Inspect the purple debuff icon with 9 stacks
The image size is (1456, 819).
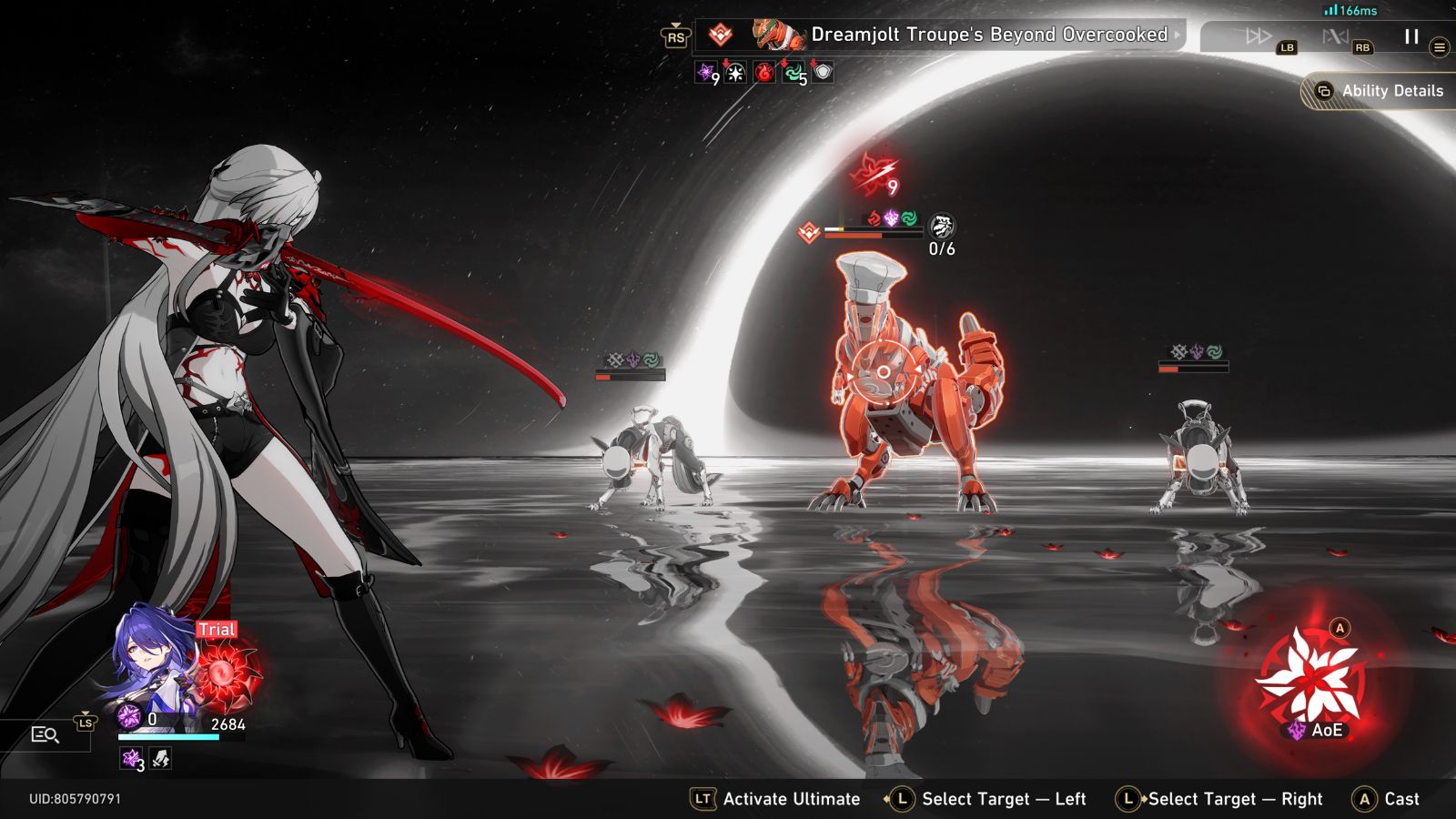[x=706, y=73]
